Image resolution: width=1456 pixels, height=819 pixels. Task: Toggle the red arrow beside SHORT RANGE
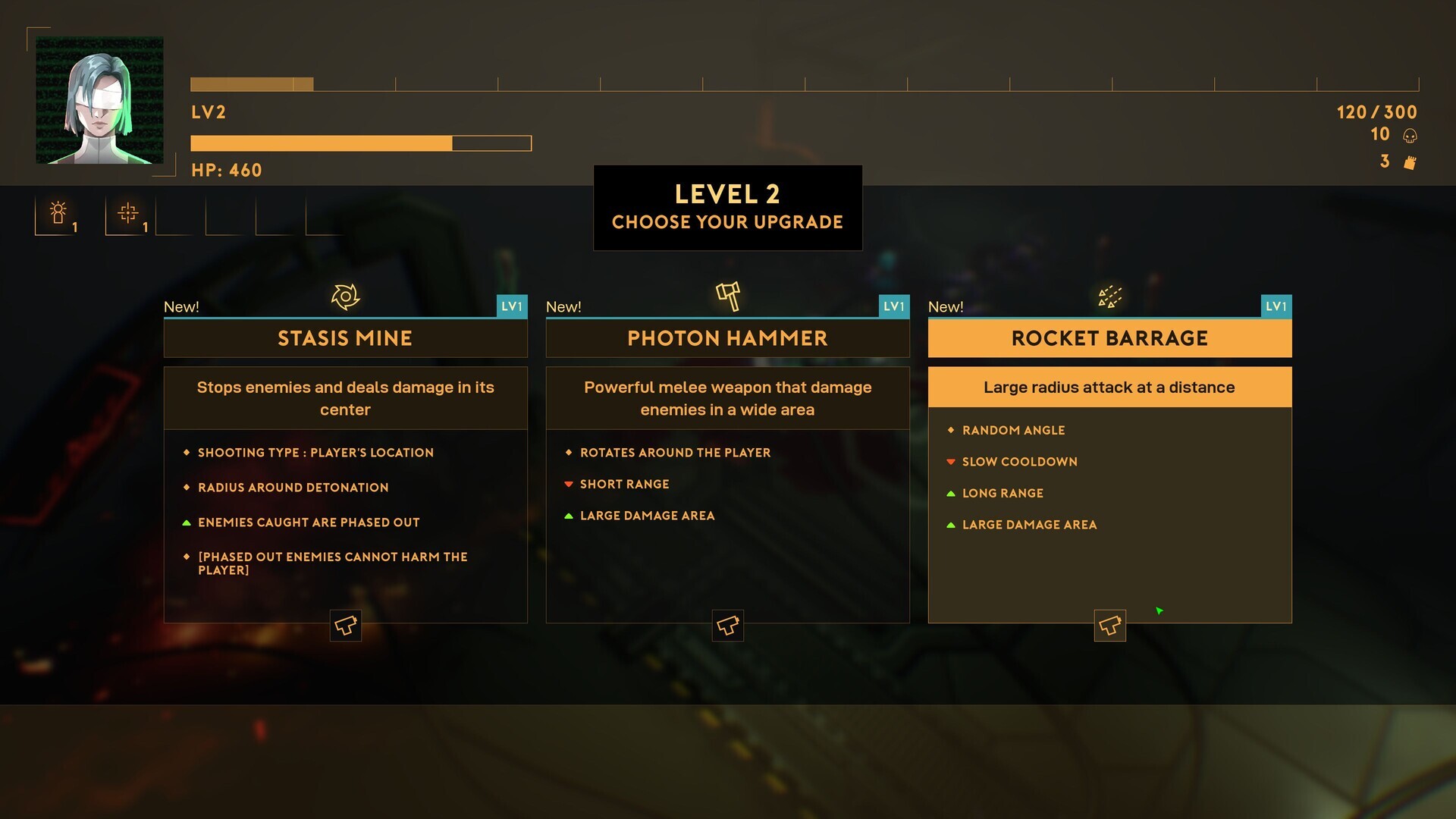(570, 484)
